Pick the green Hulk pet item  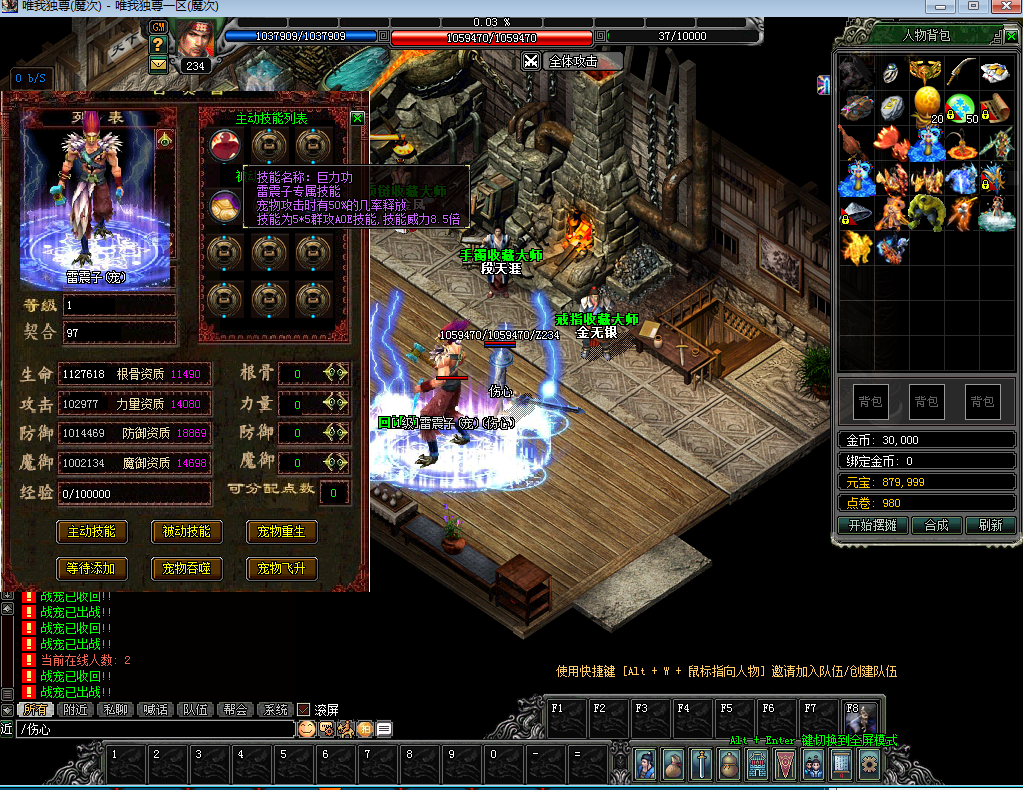[x=926, y=211]
